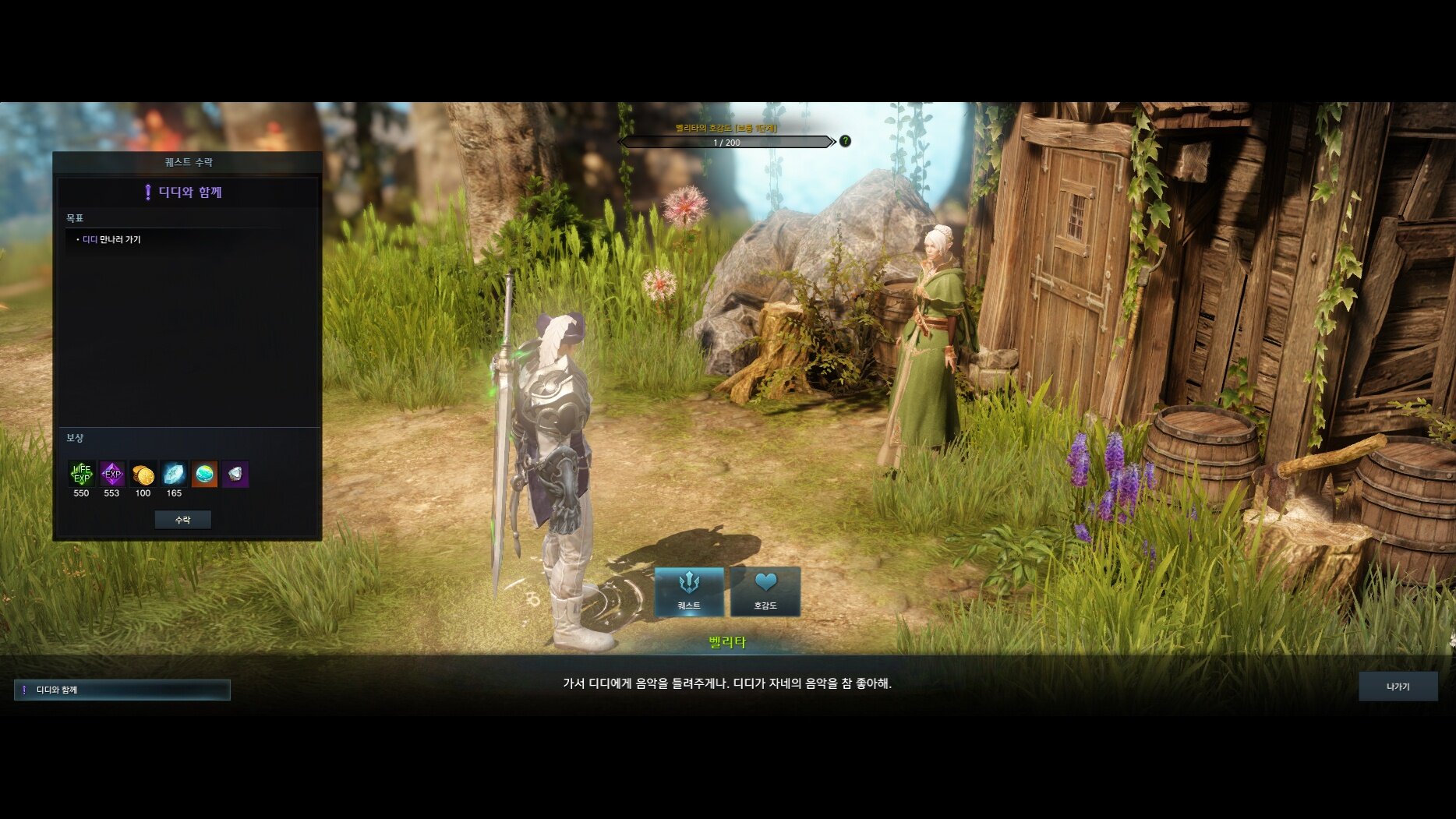
Task: Select the Life EXP reward icon
Action: coord(81,473)
